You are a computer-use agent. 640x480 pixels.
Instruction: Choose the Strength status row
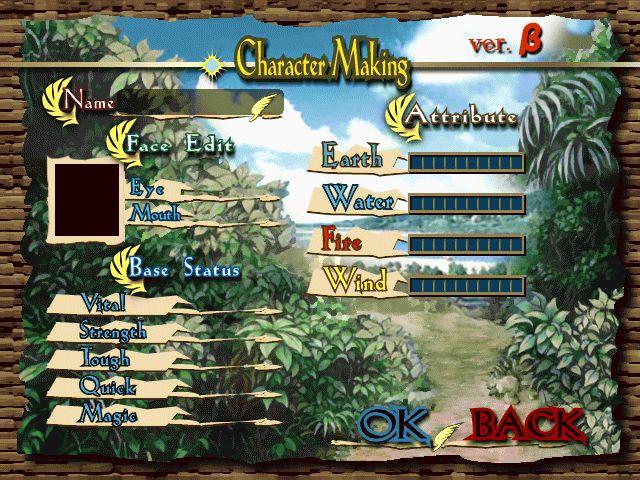(112, 330)
